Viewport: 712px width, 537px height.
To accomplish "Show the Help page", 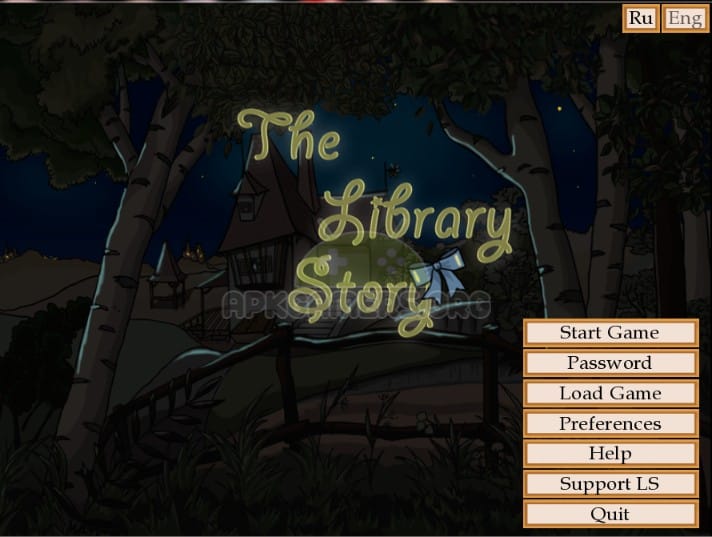I will pos(609,454).
